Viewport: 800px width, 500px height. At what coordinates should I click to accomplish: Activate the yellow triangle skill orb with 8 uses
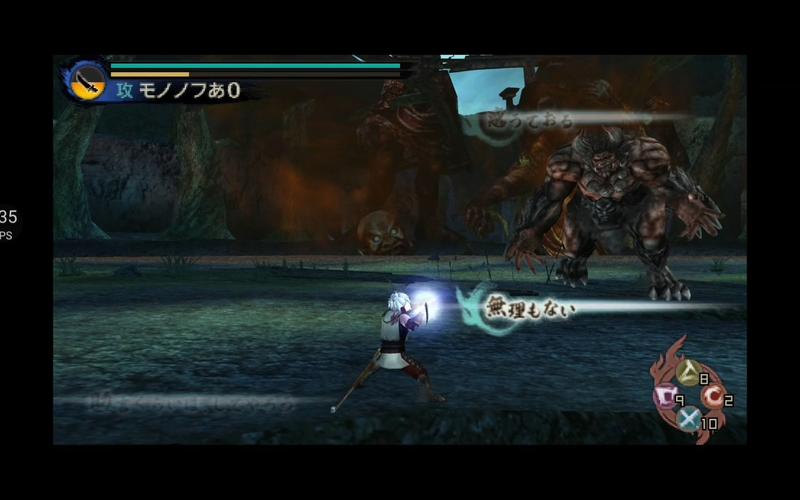(688, 373)
